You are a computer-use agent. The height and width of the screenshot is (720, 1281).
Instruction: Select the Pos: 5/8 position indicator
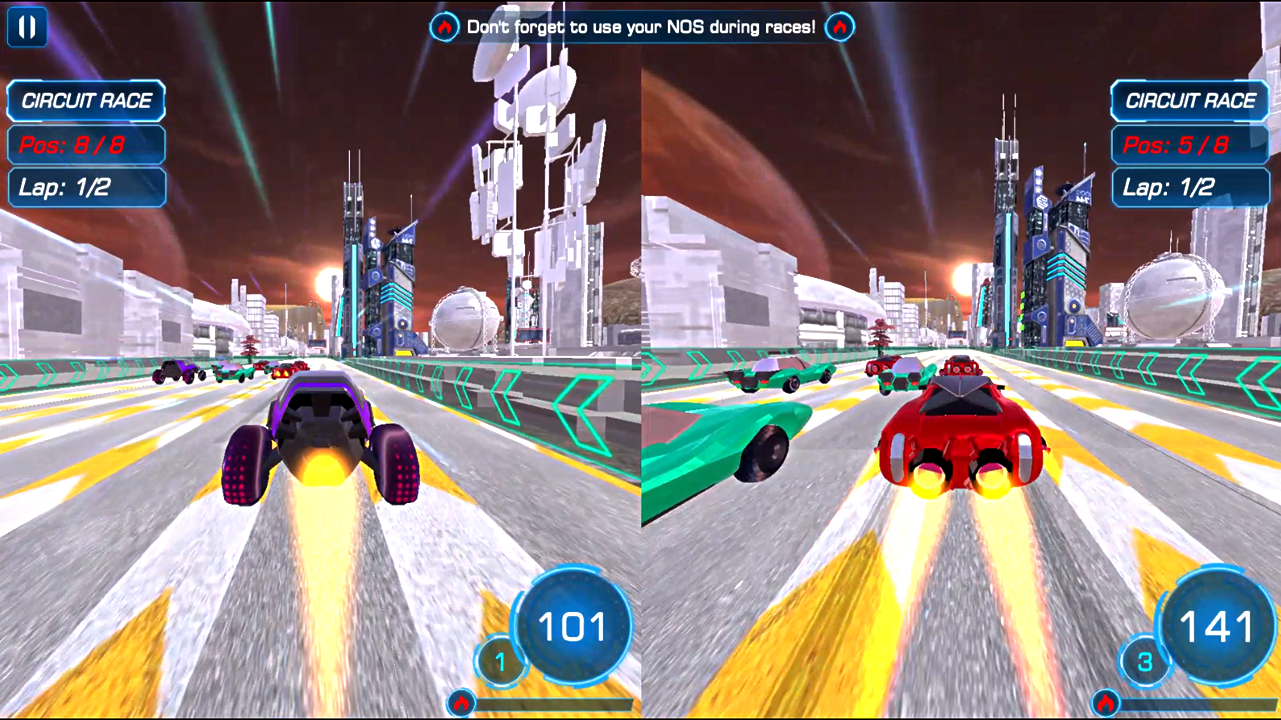tap(1190, 145)
